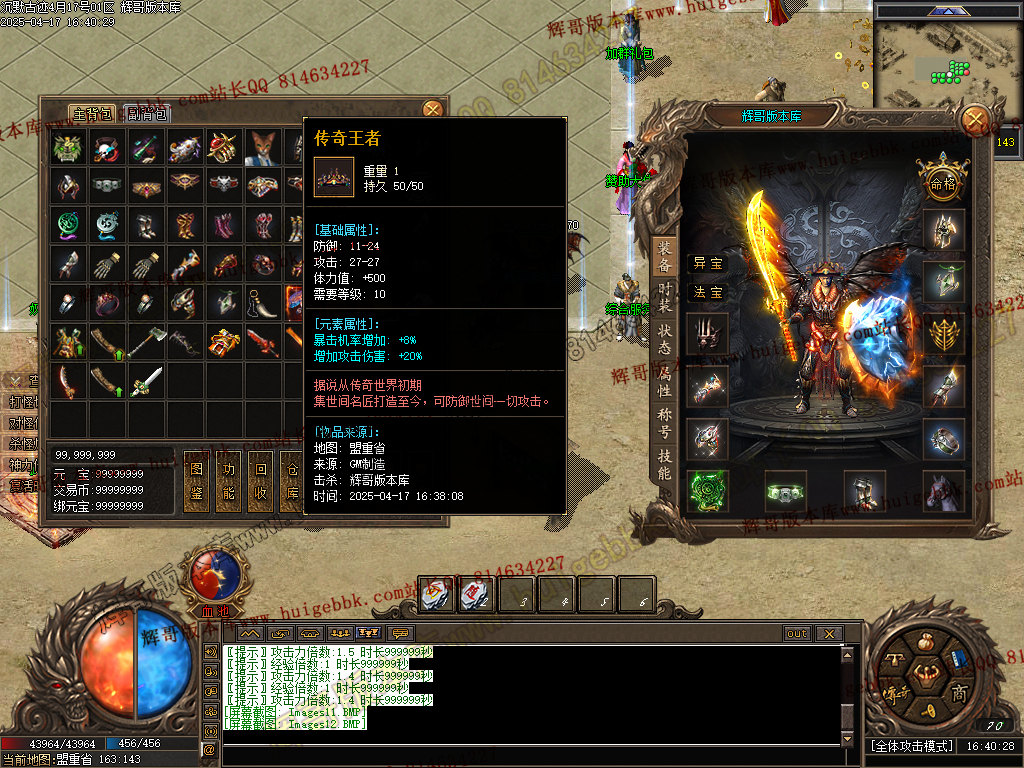Select the skull item in the backpack
Screen dimensions: 1024x768
pos(107,148)
